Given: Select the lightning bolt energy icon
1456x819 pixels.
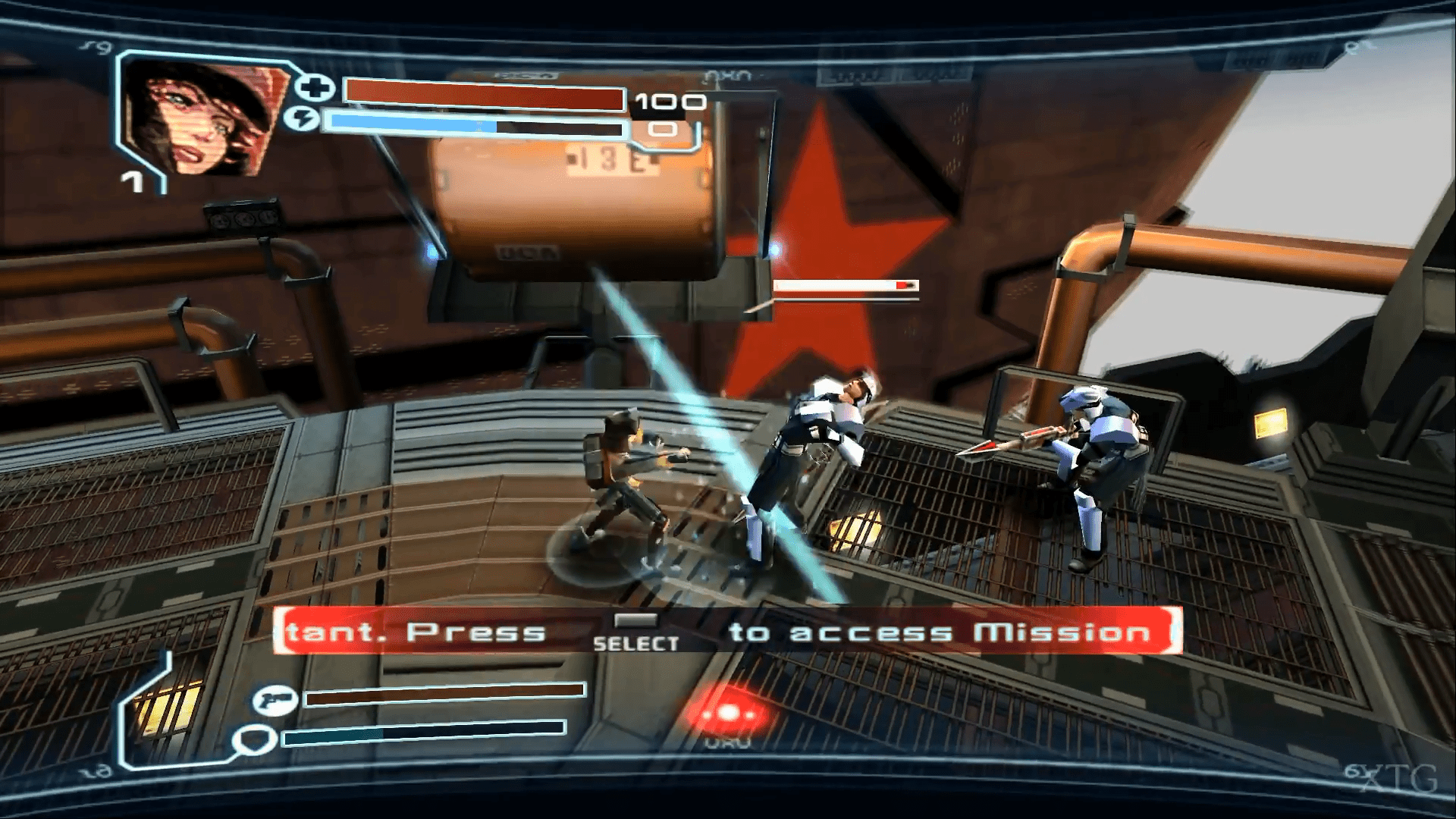Looking at the screenshot, I should 304,119.
